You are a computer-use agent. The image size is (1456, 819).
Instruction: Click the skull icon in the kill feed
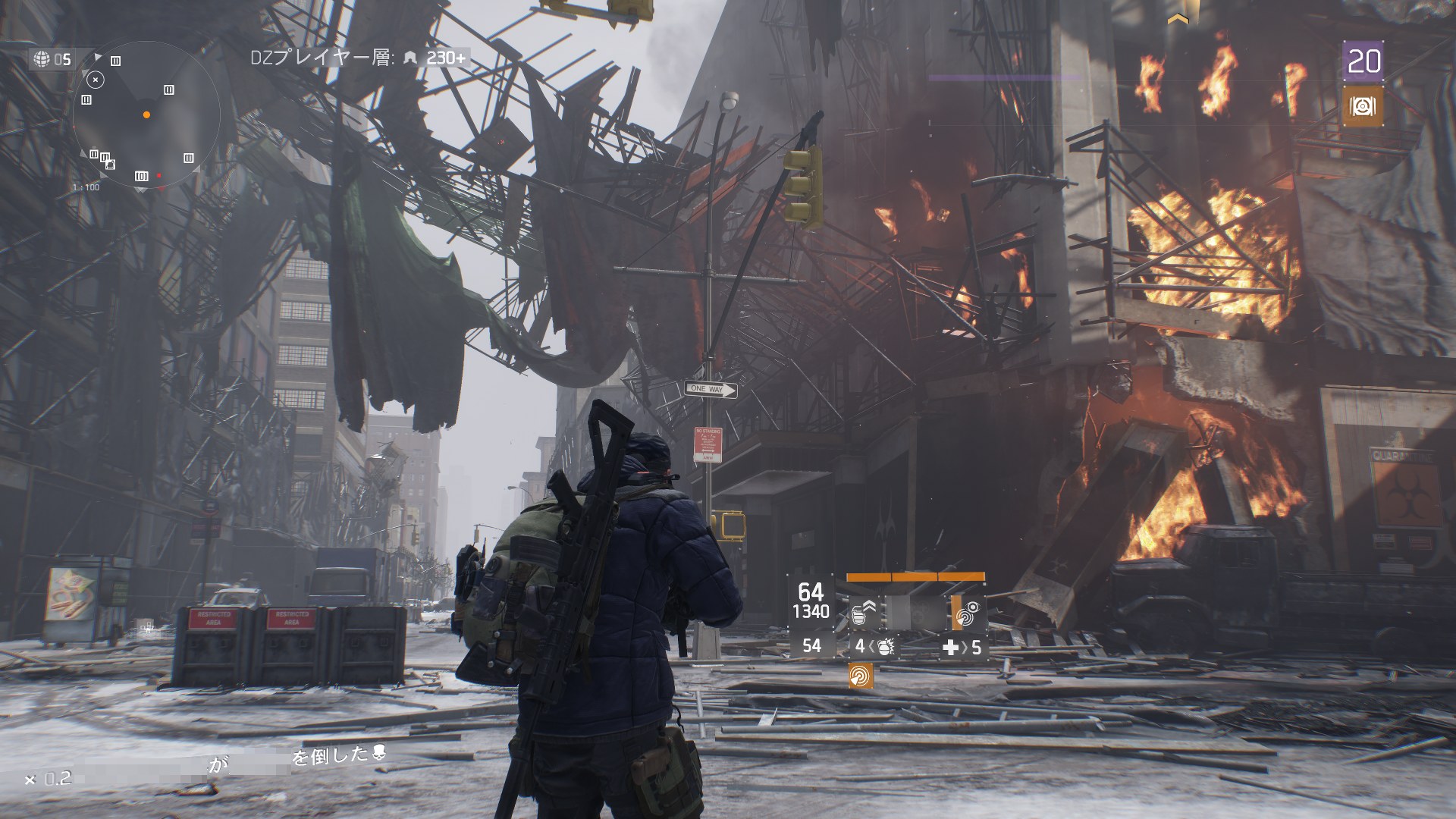380,753
